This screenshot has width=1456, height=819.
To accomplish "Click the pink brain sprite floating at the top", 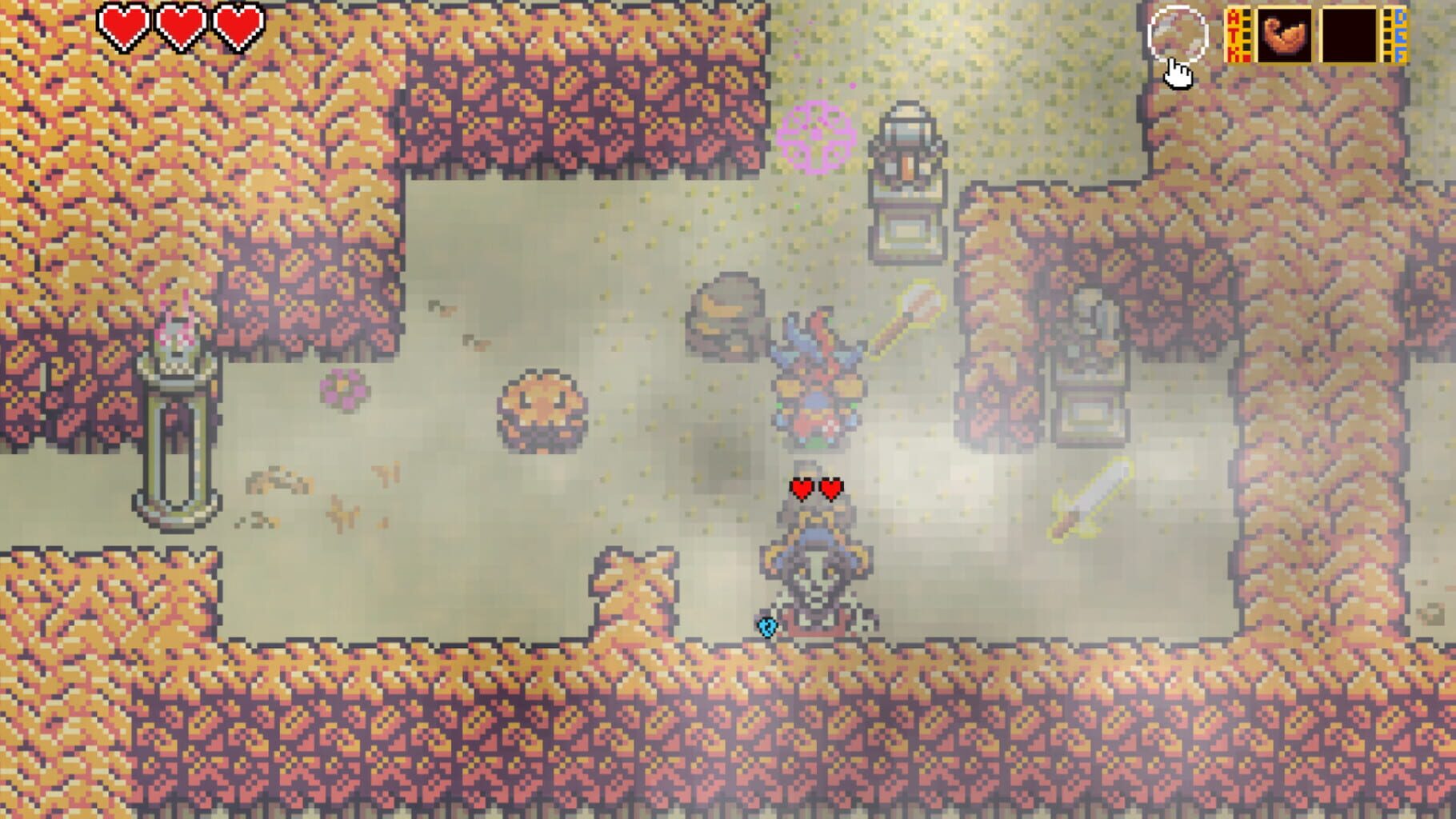I will [815, 138].
